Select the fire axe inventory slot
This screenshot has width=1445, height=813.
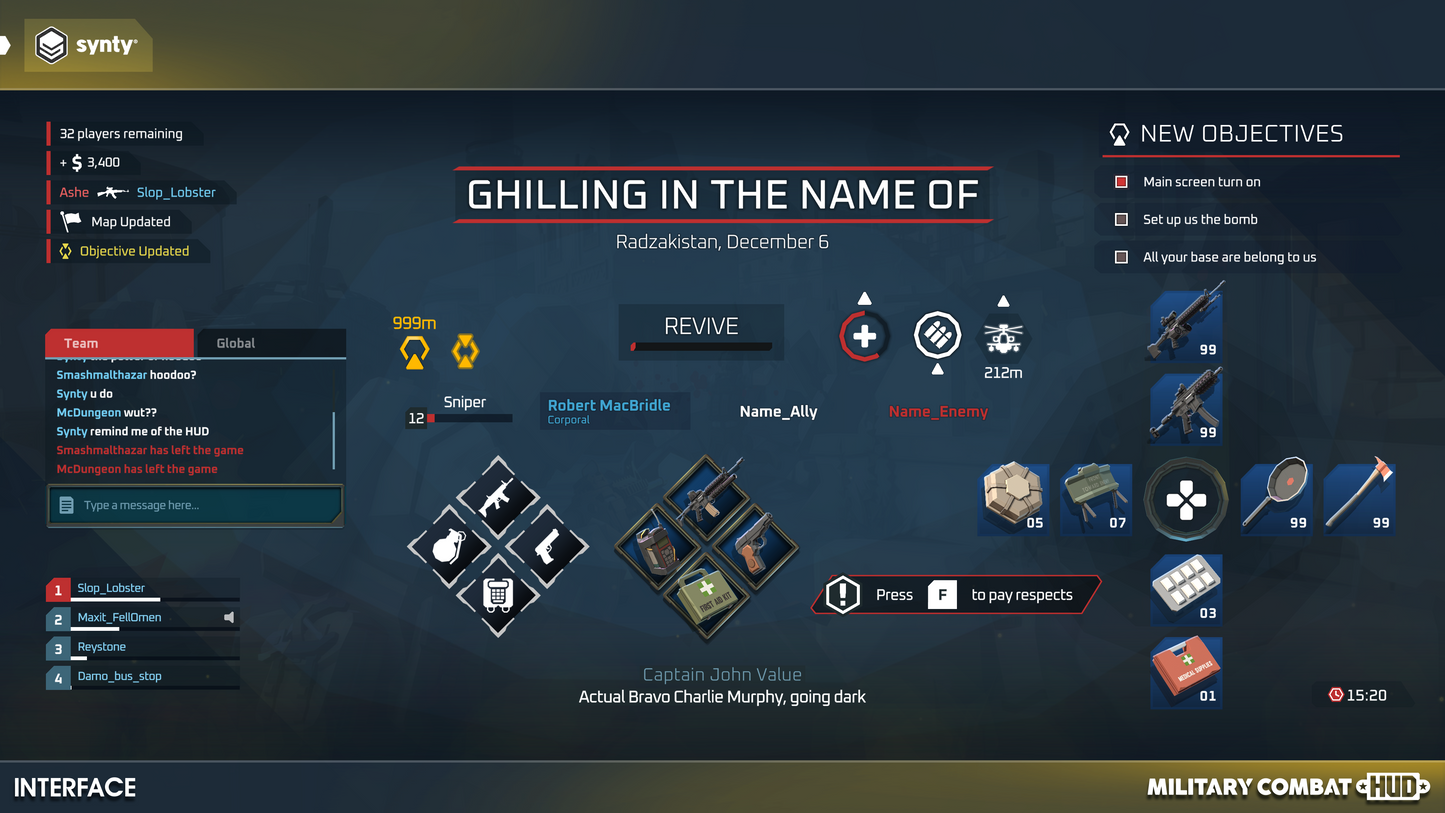click(1359, 497)
